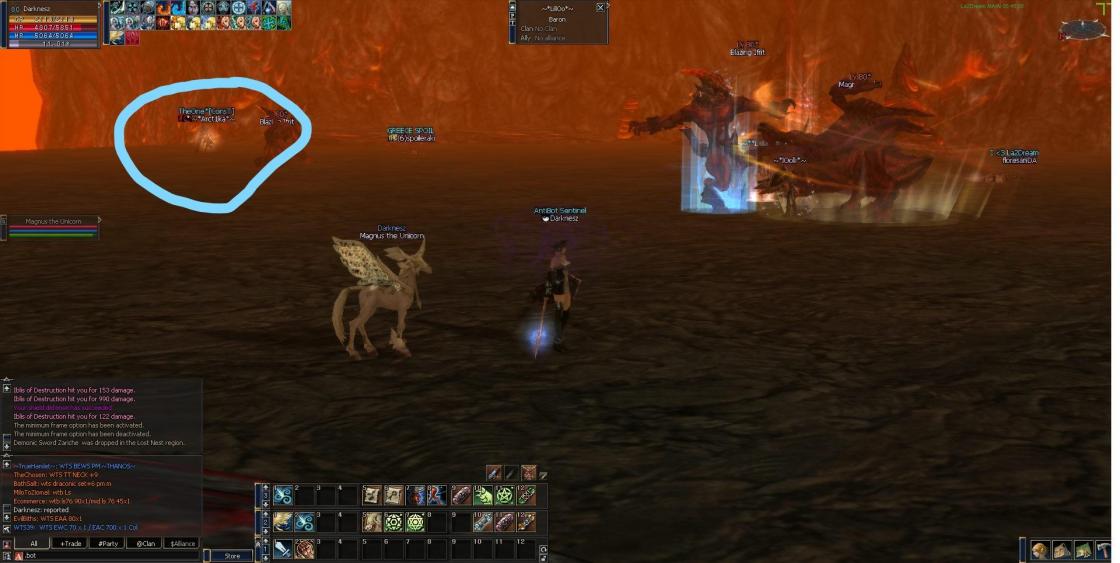Activate the green cat icon on the top hotbar
Screen dimensions: 1120x563
point(484,495)
